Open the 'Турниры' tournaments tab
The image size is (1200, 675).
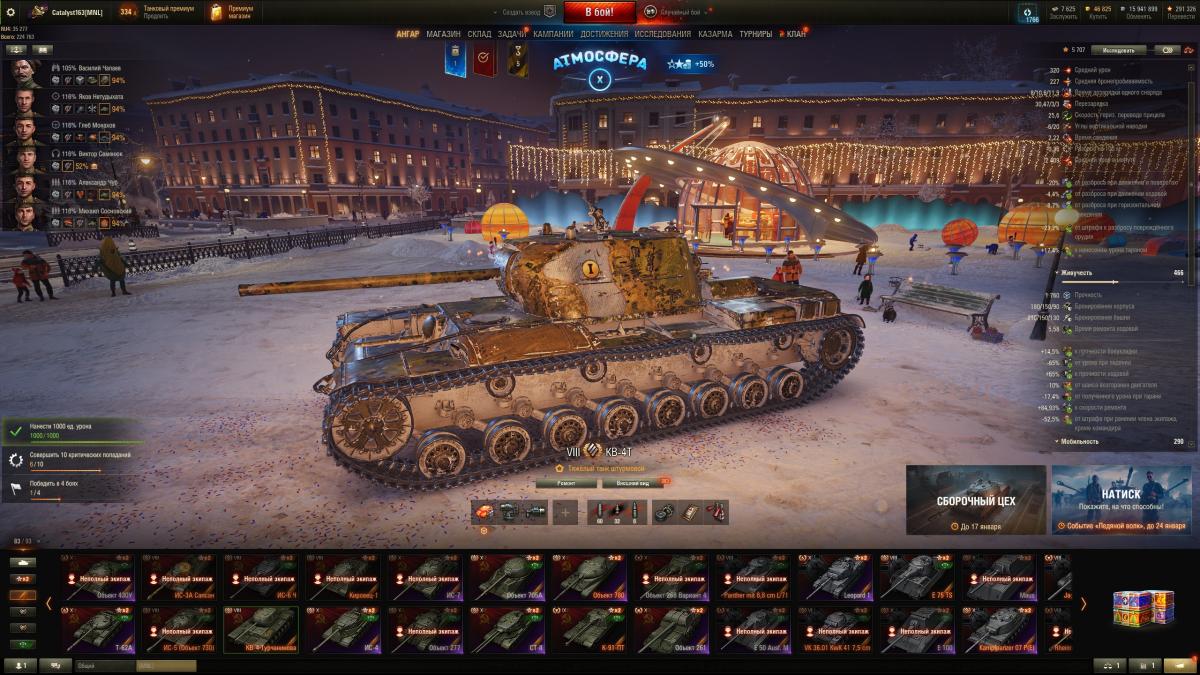click(755, 34)
